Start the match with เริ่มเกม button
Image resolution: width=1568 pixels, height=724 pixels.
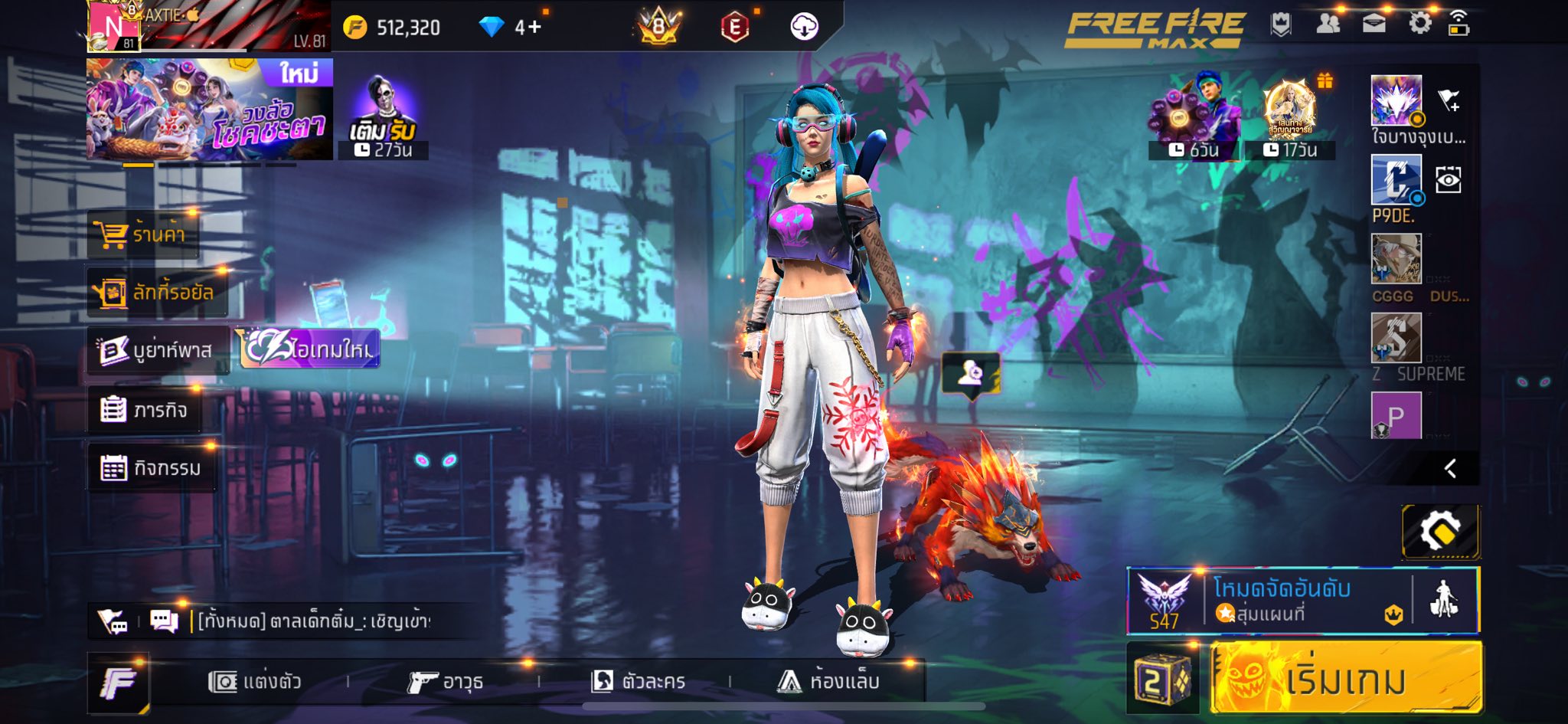(x=1346, y=679)
